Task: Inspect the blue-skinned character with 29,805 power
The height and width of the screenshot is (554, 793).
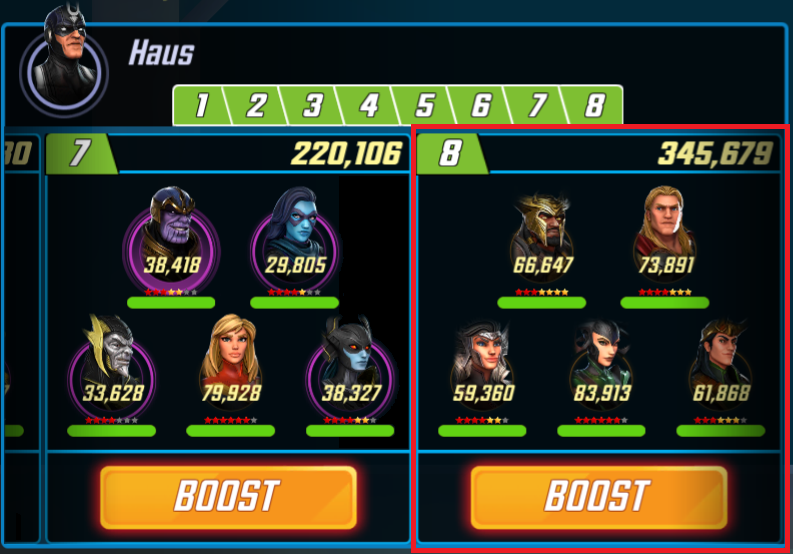Action: click(x=294, y=240)
